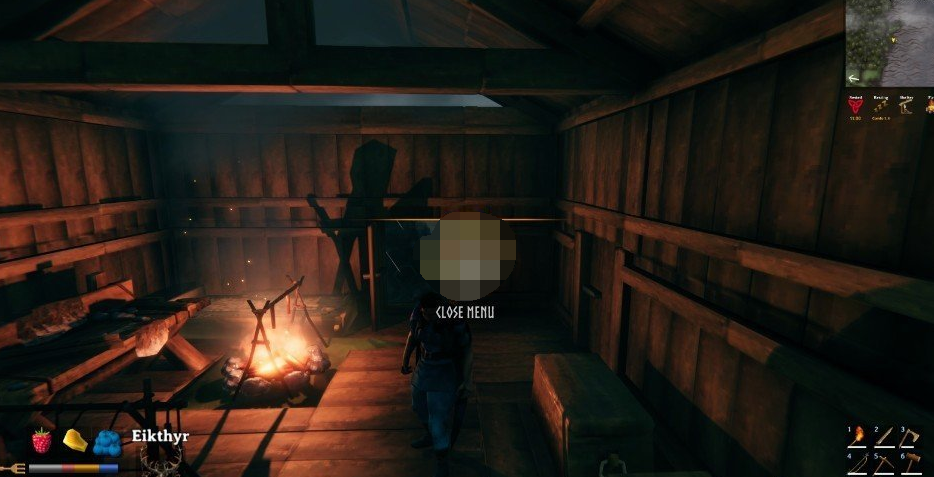The image size is (934, 477).
Task: Click the yellow honey food icon
Action: click(x=73, y=439)
